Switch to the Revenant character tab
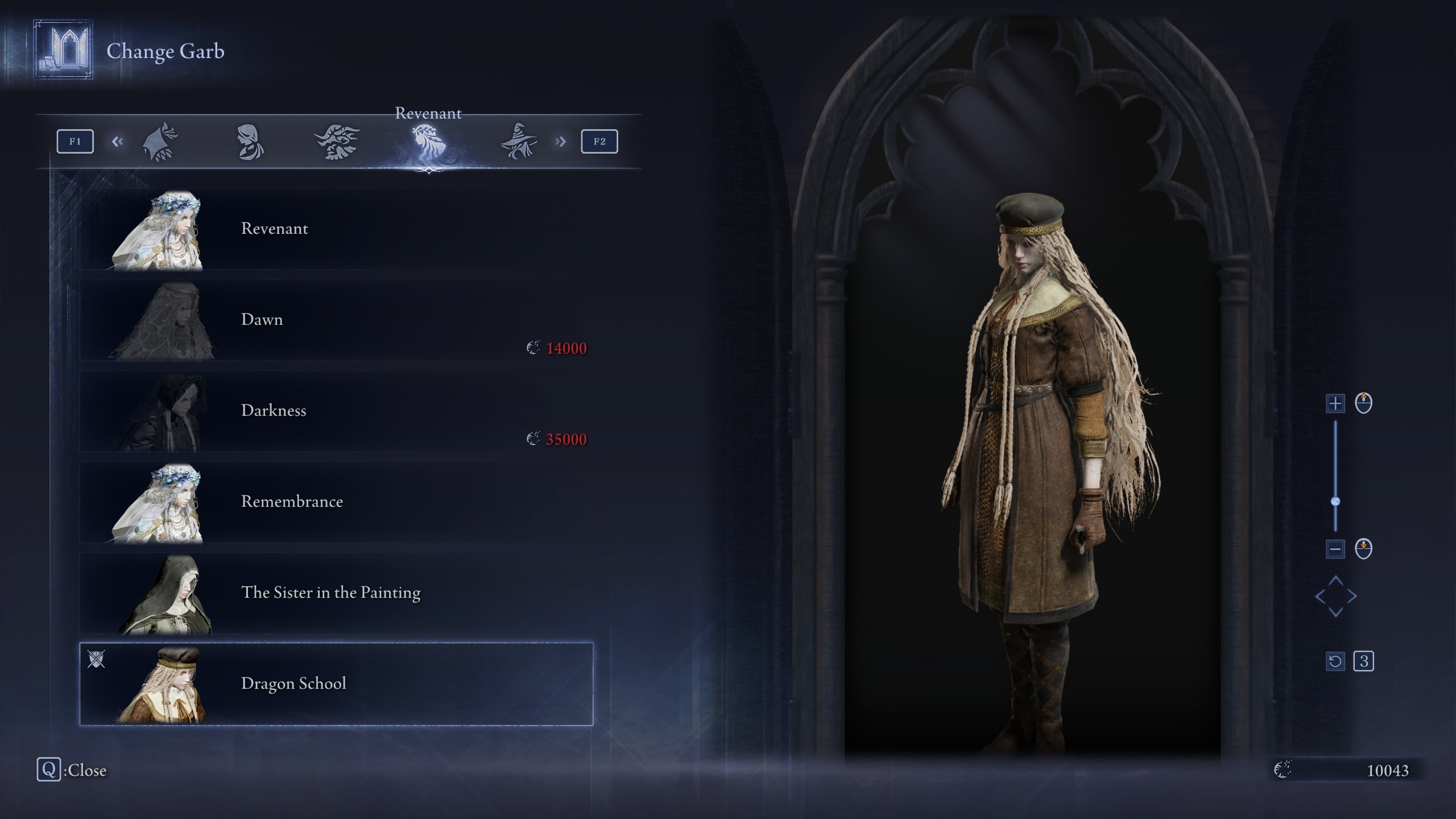The width and height of the screenshot is (1456, 819). coord(428,142)
